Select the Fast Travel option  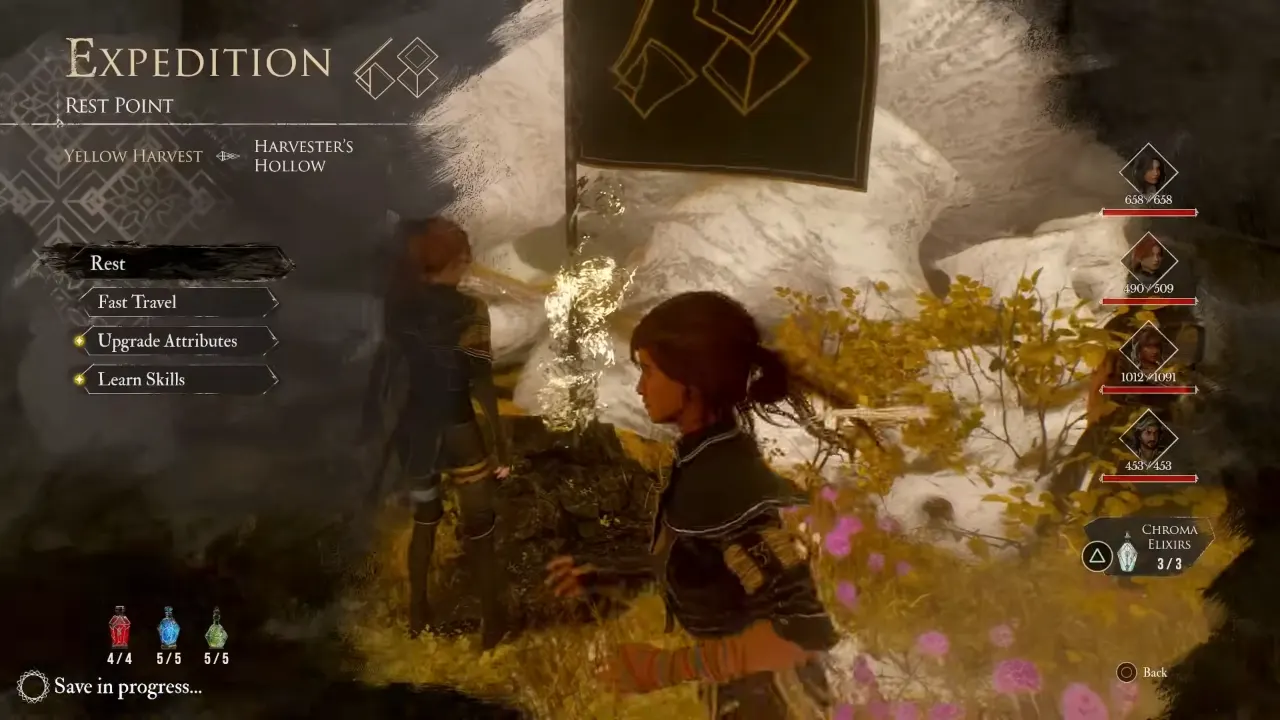pos(135,302)
